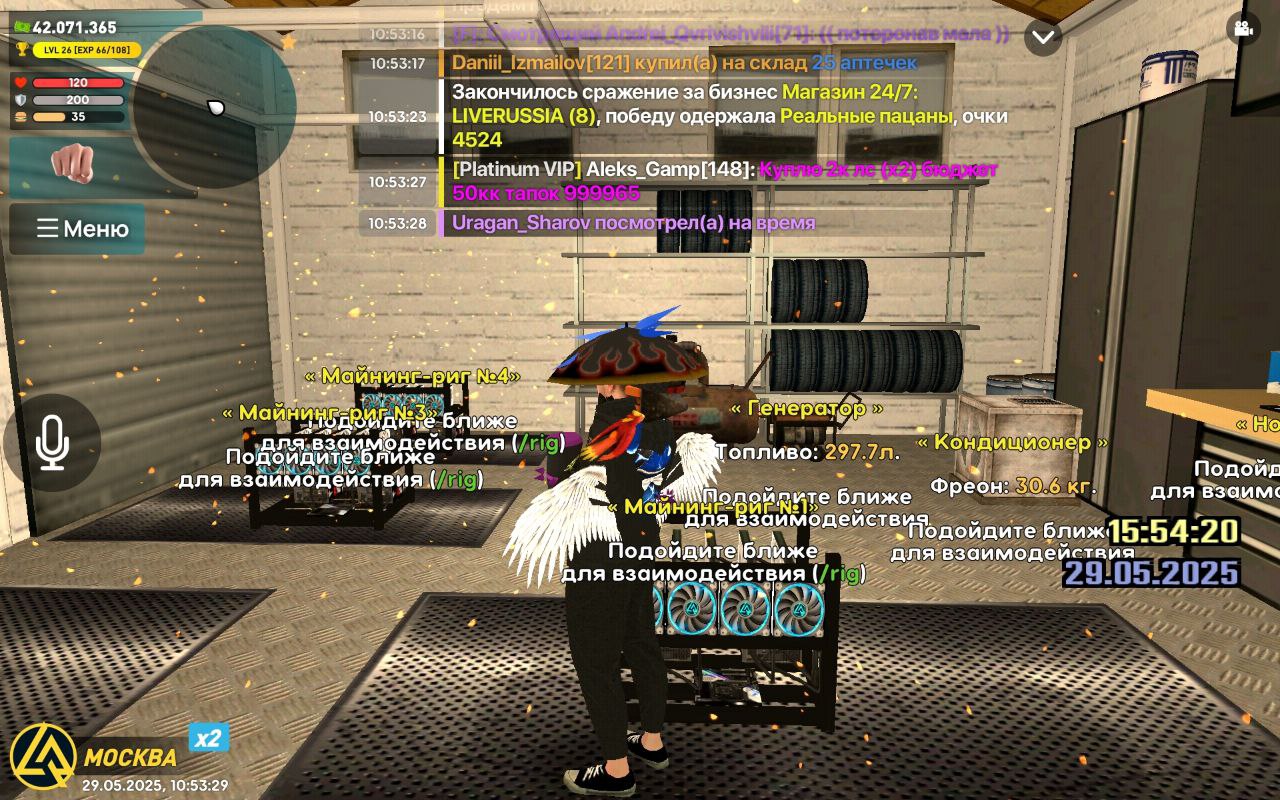Click the shield armor icon
Screen dimensions: 1280x800
[x=19, y=101]
